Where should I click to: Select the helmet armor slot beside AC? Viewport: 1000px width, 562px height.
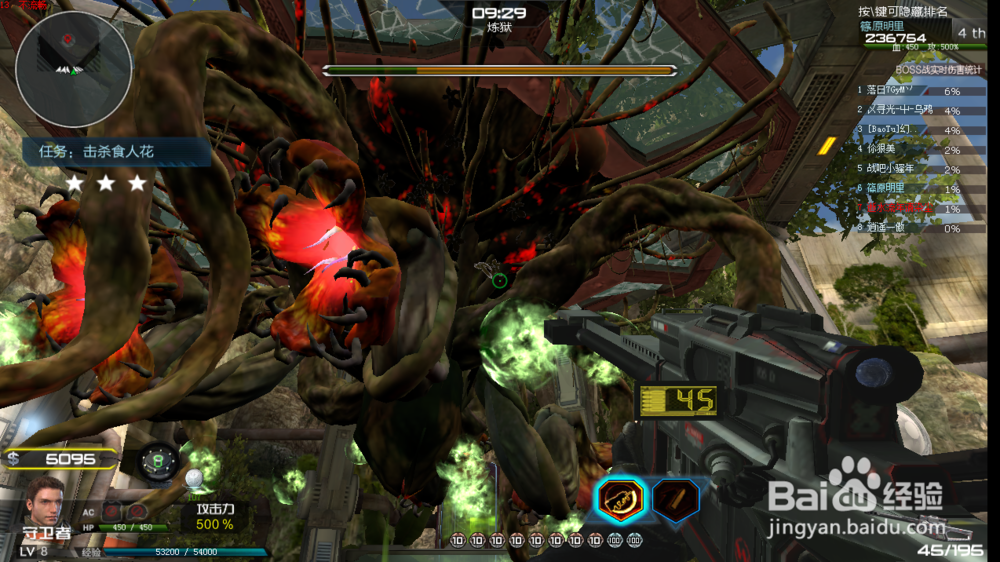(138, 512)
